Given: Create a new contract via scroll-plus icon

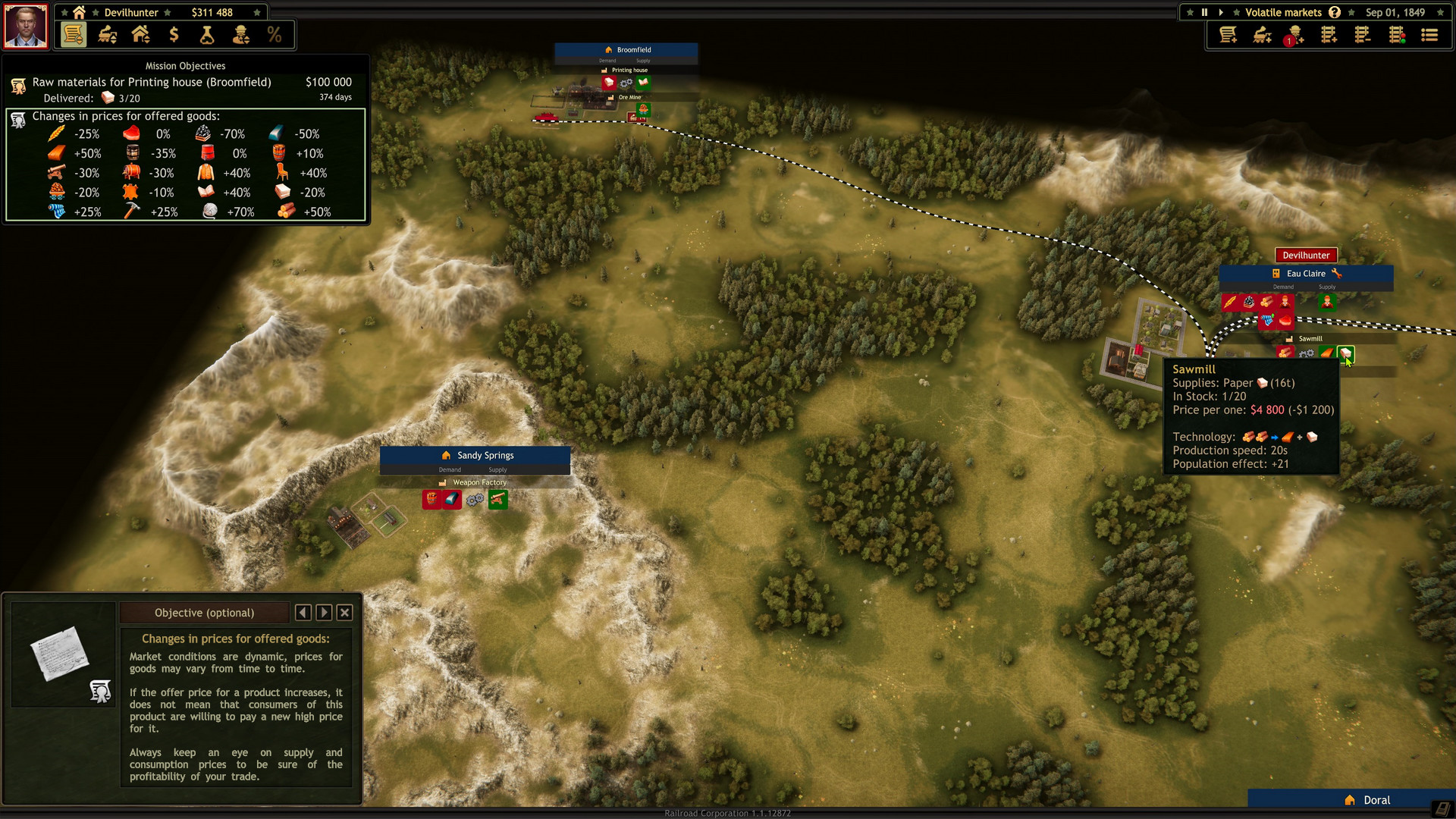Looking at the screenshot, I should click(x=1228, y=34).
